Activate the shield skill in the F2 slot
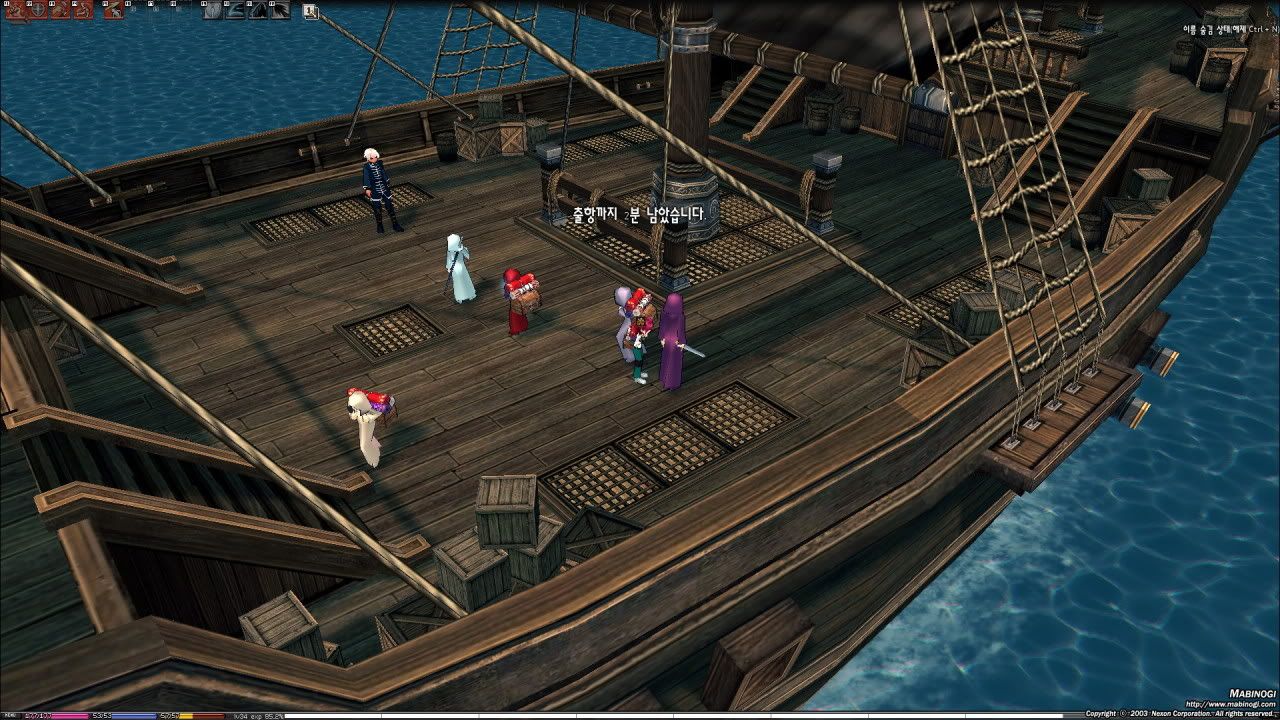The image size is (1280, 720). coord(37,11)
